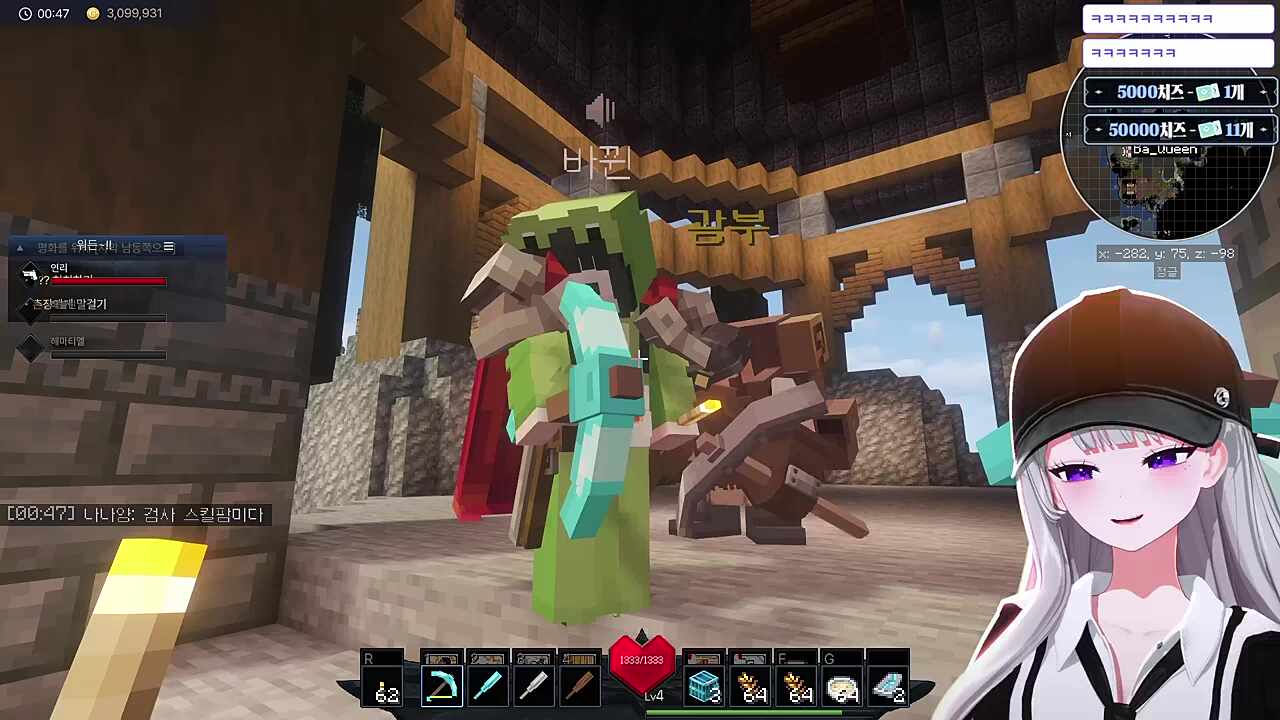The width and height of the screenshot is (1280, 720).
Task: Click the 5000치즈 donation reward banner
Action: click(1180, 92)
